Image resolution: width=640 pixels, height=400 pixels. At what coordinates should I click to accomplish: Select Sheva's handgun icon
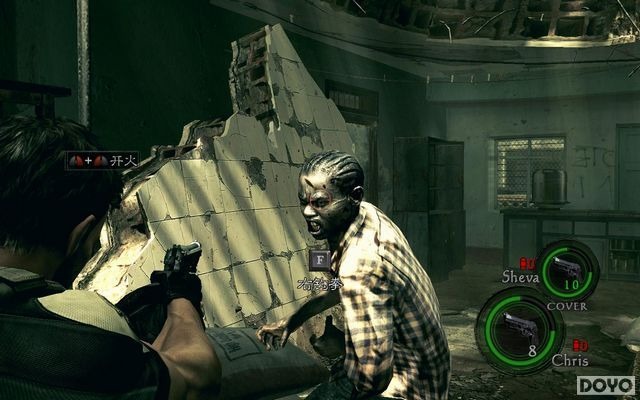click(569, 267)
